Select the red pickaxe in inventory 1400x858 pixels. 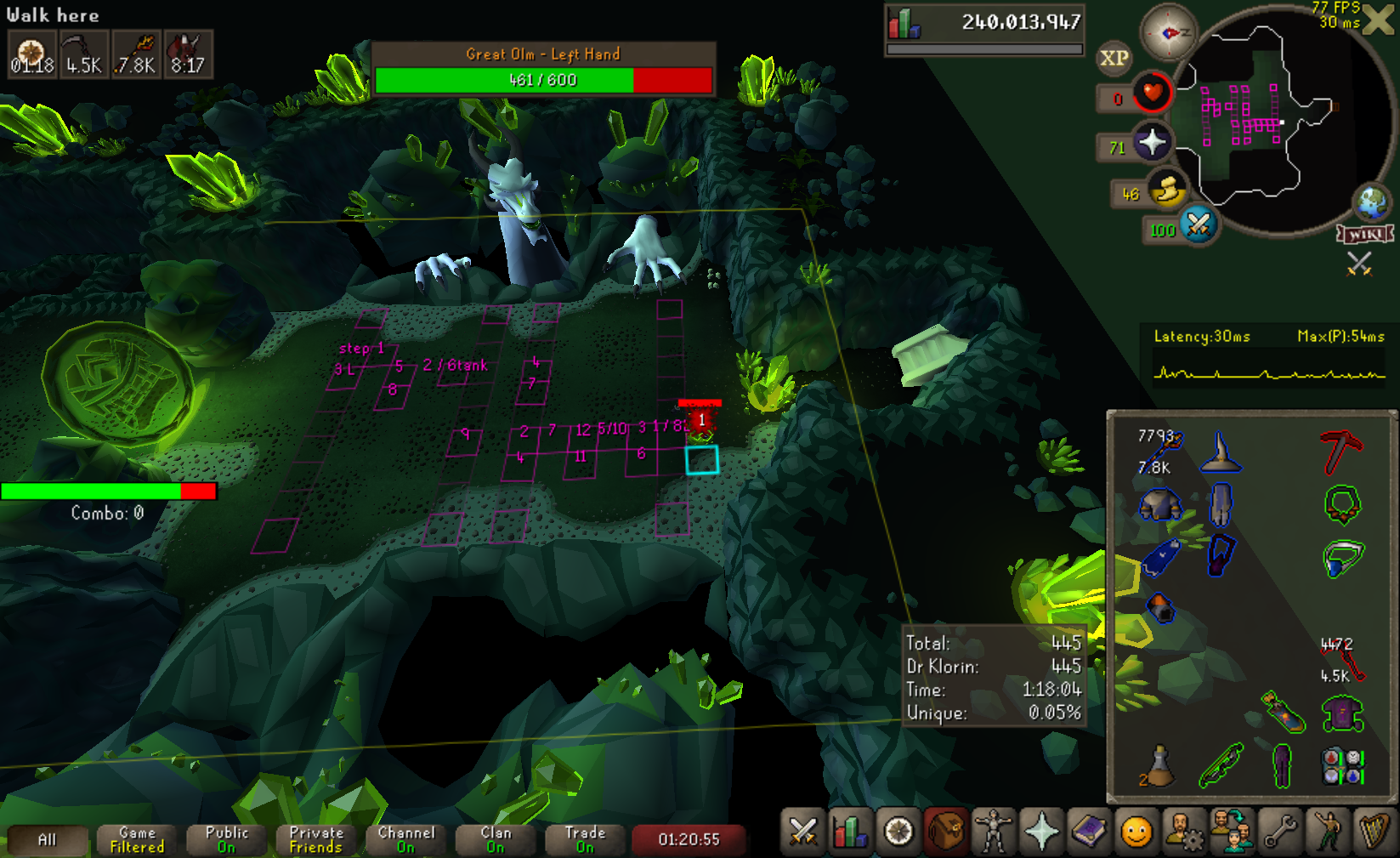1340,452
